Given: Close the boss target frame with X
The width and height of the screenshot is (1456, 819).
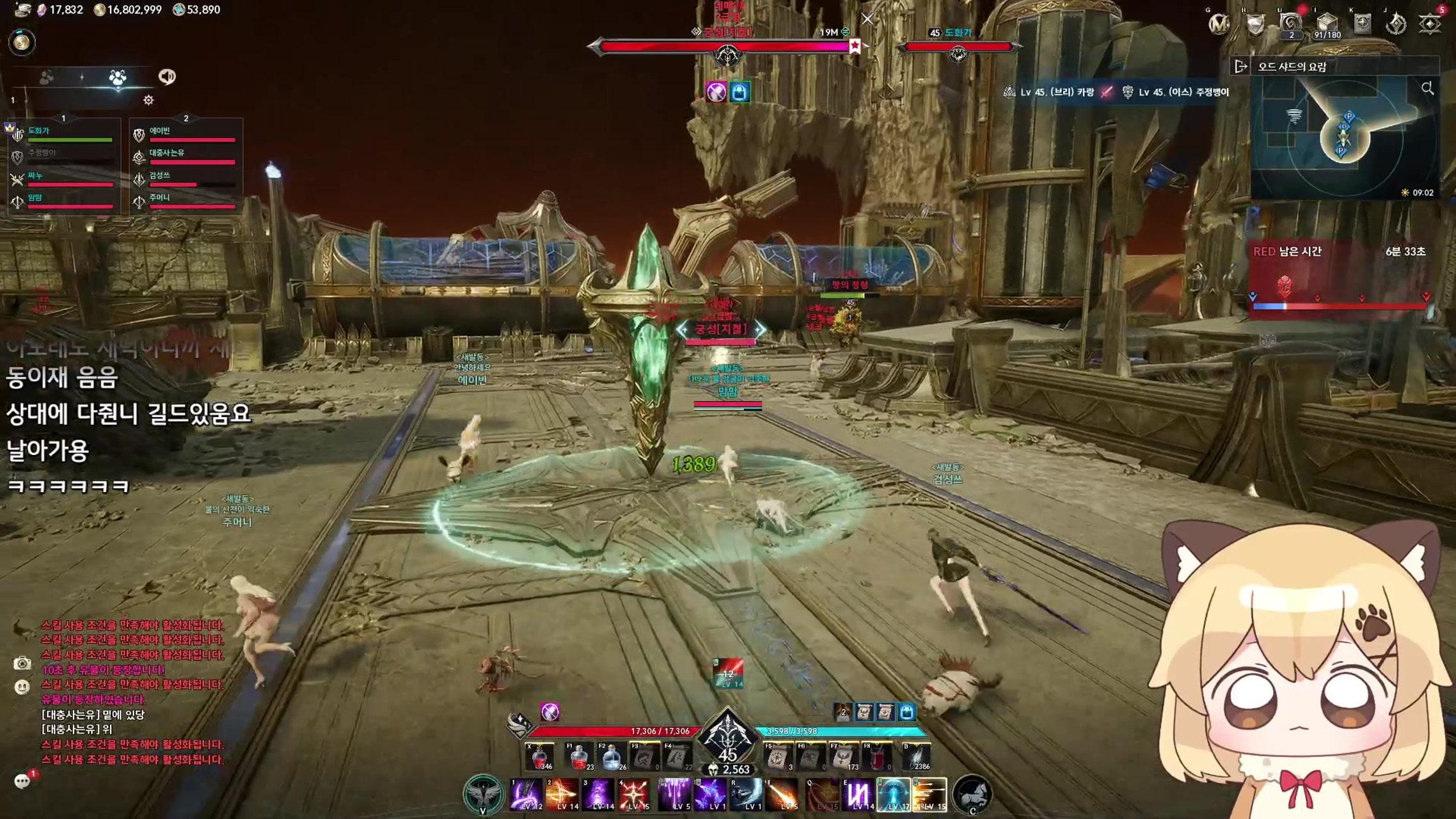Looking at the screenshot, I should pyautogui.click(x=867, y=19).
